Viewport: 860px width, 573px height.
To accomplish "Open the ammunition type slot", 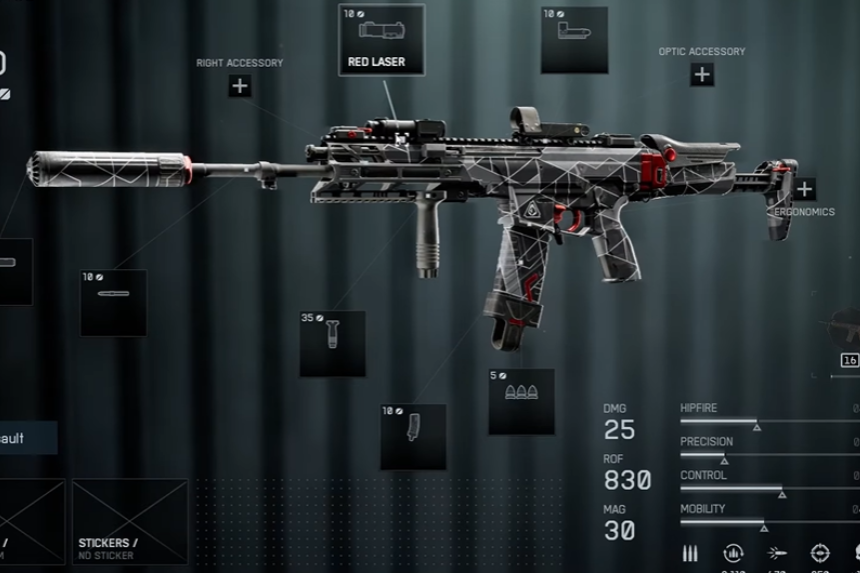I will pyautogui.click(x=521, y=401).
